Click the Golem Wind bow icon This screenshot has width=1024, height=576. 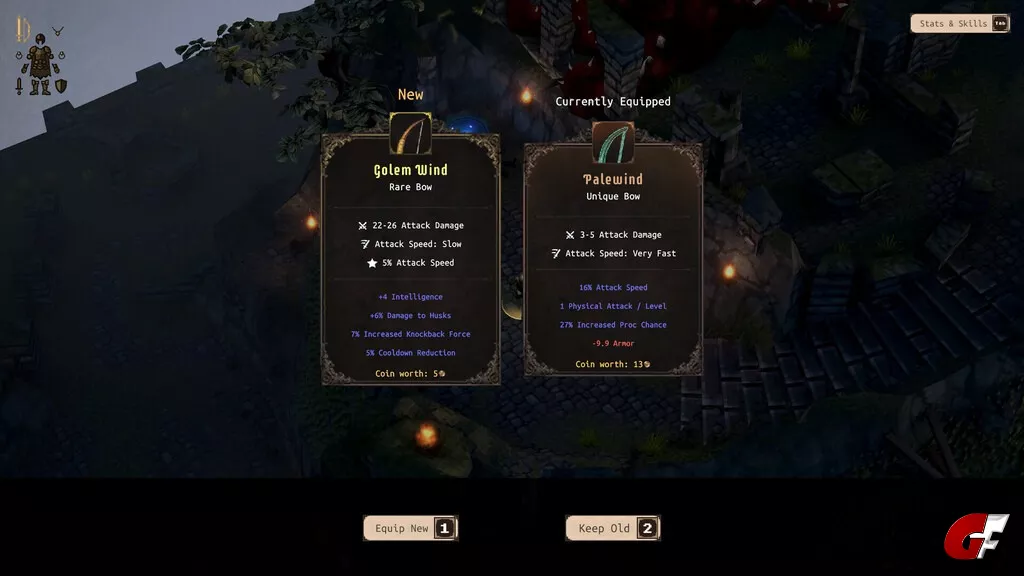410,133
